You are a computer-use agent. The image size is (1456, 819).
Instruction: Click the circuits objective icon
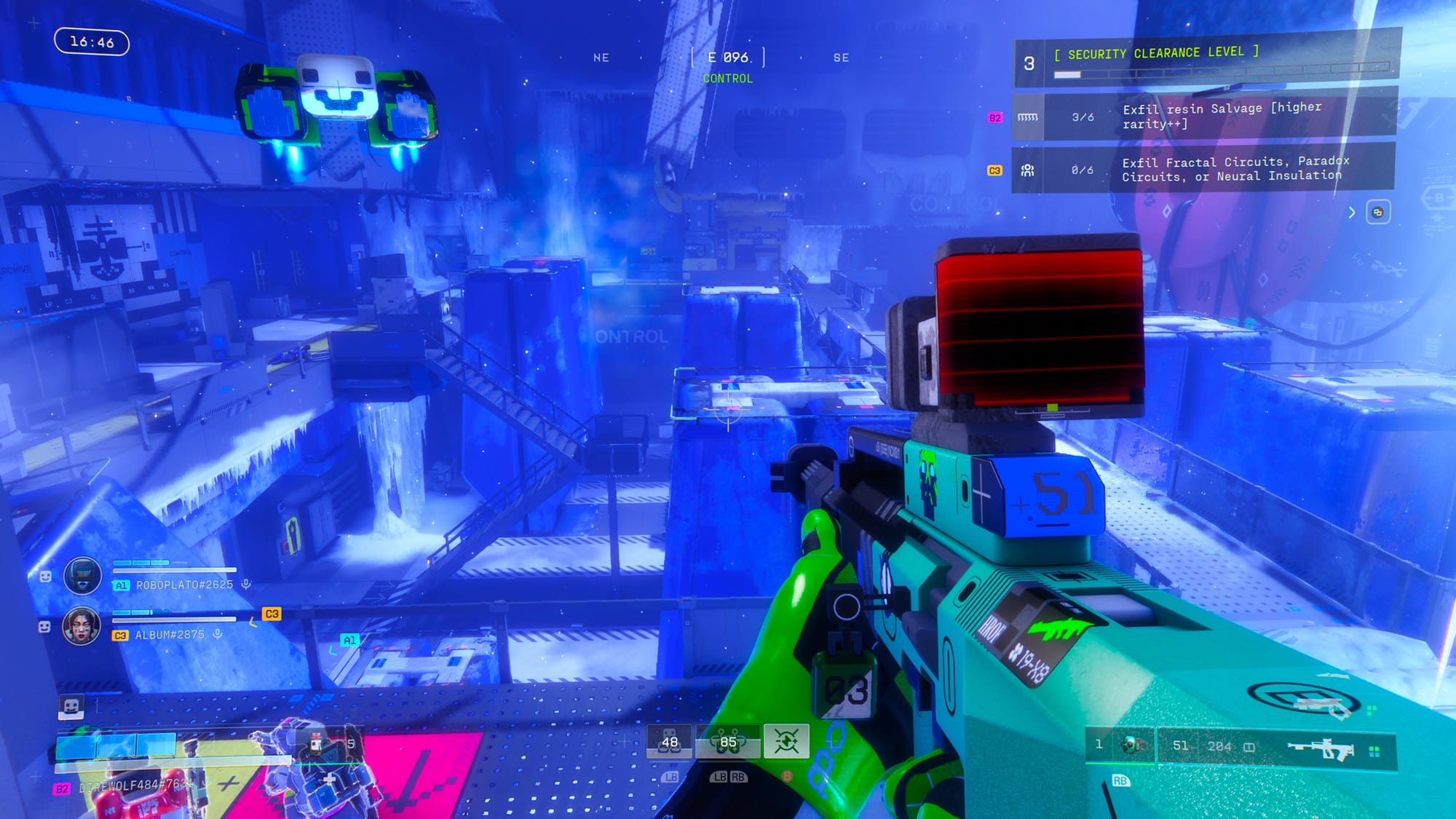coord(1028,171)
